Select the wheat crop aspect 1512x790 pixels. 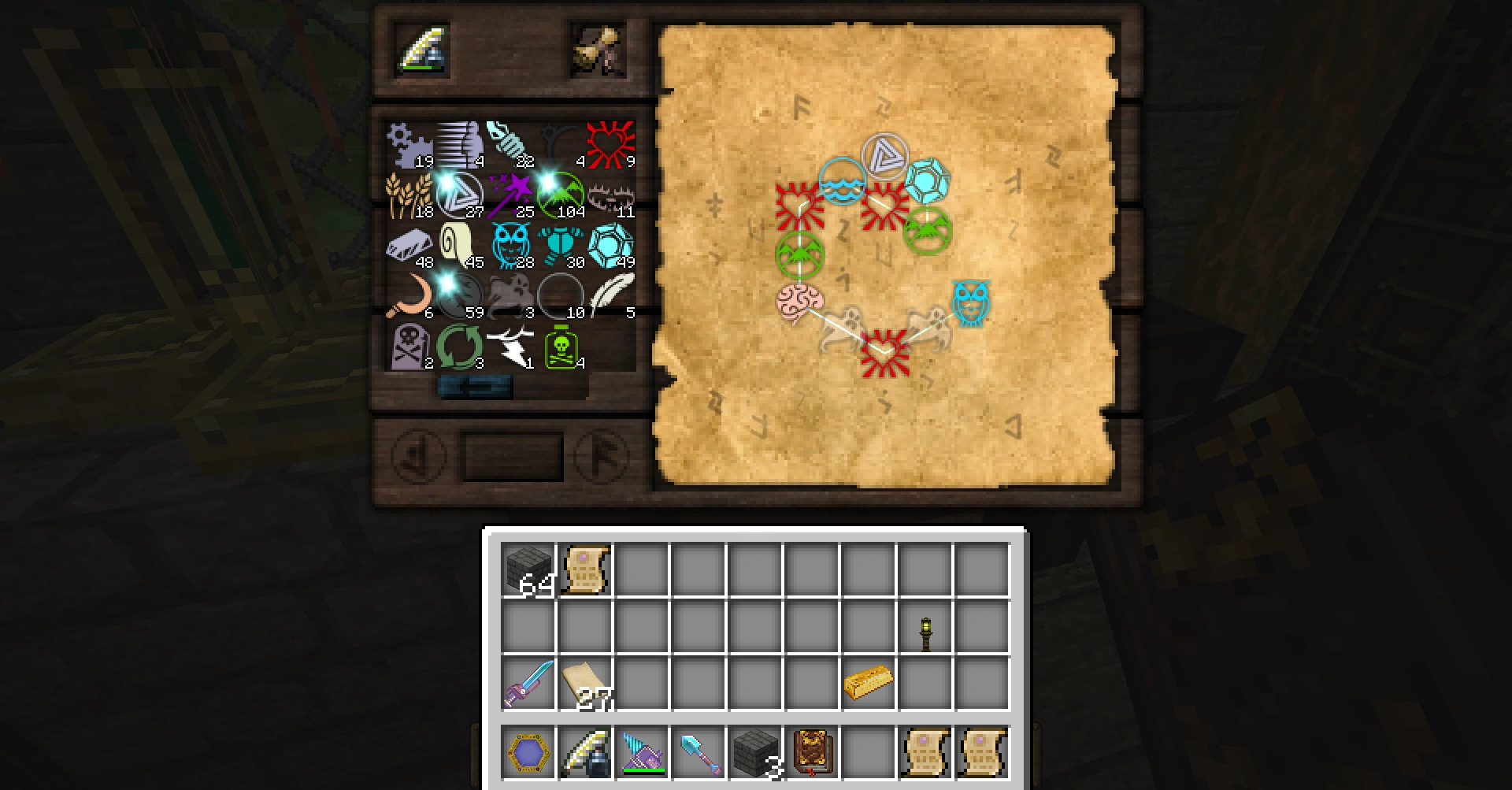[x=408, y=193]
